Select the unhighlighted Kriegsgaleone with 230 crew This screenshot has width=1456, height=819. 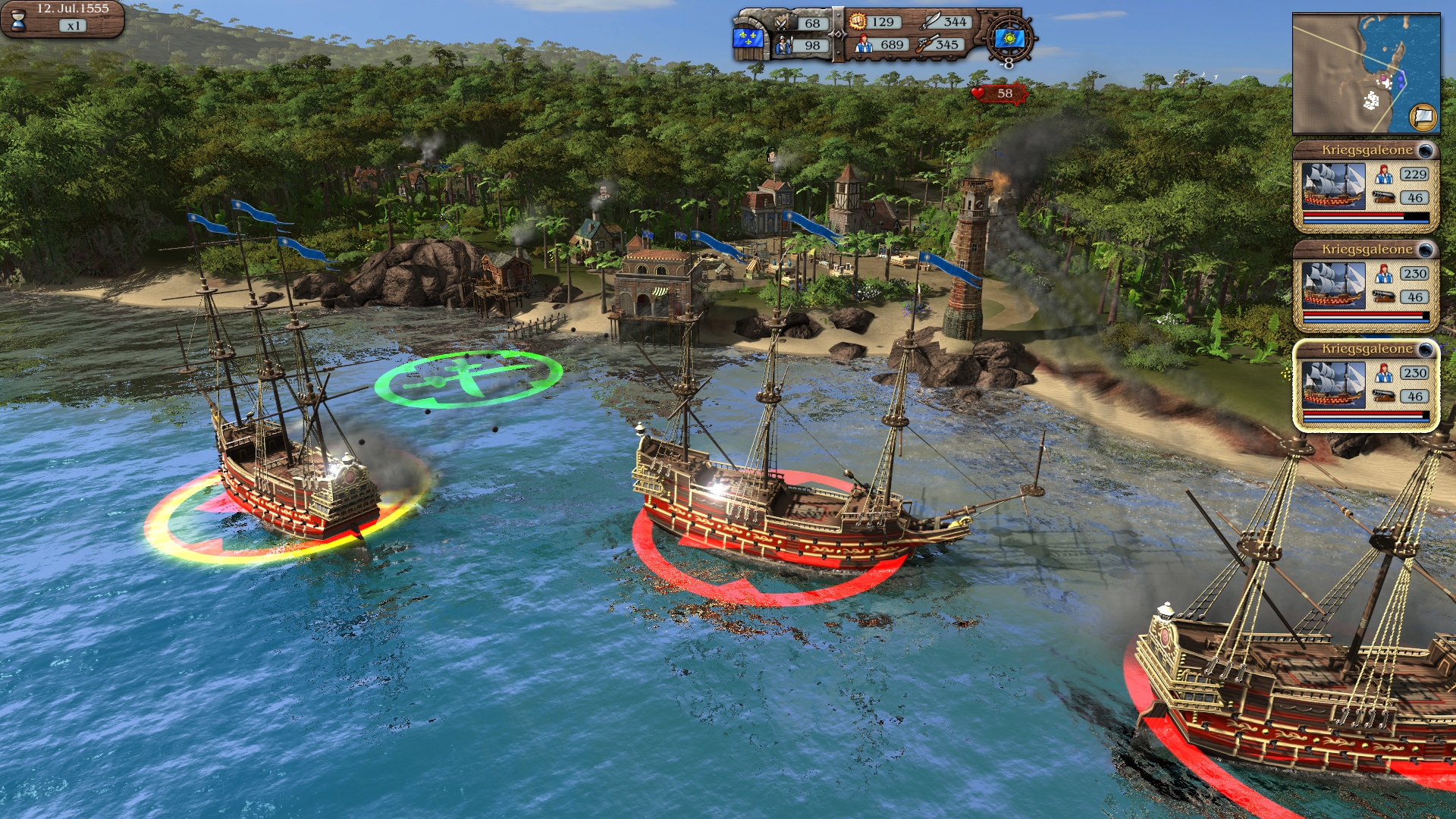[x=1365, y=287]
